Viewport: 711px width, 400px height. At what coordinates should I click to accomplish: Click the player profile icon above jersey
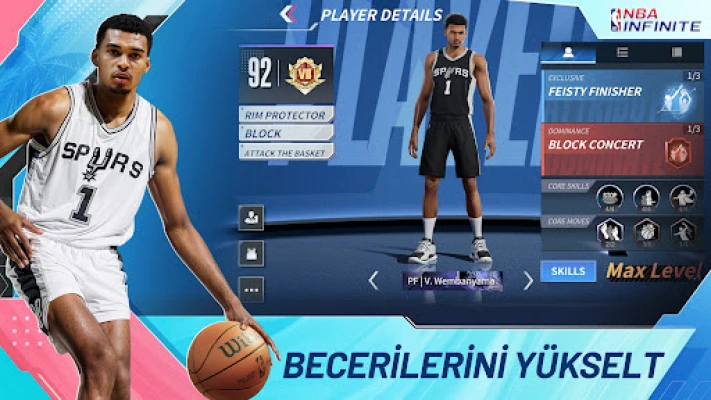point(251,216)
